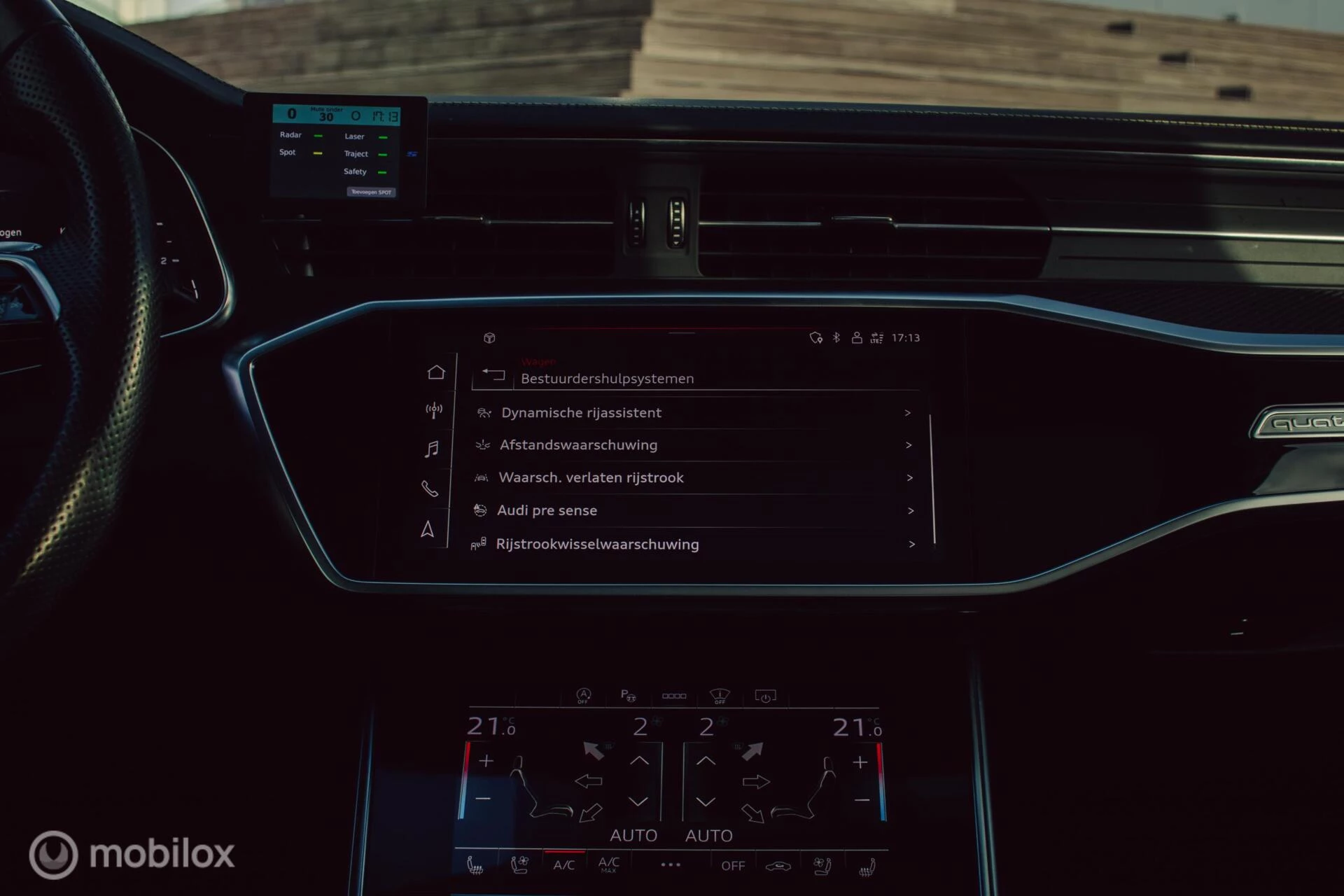The image size is (1344, 896).
Task: Toggle the start-stop system off icon
Action: point(583,695)
